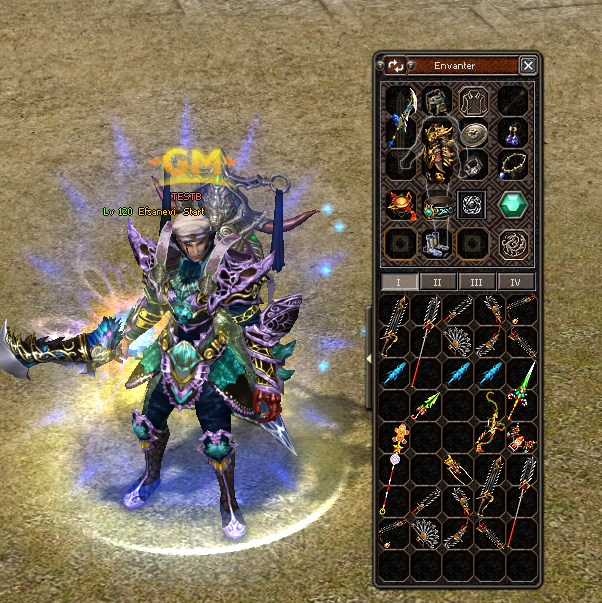Click the equipped necklace slot
Viewport: 602px width, 603px height.
(514, 165)
